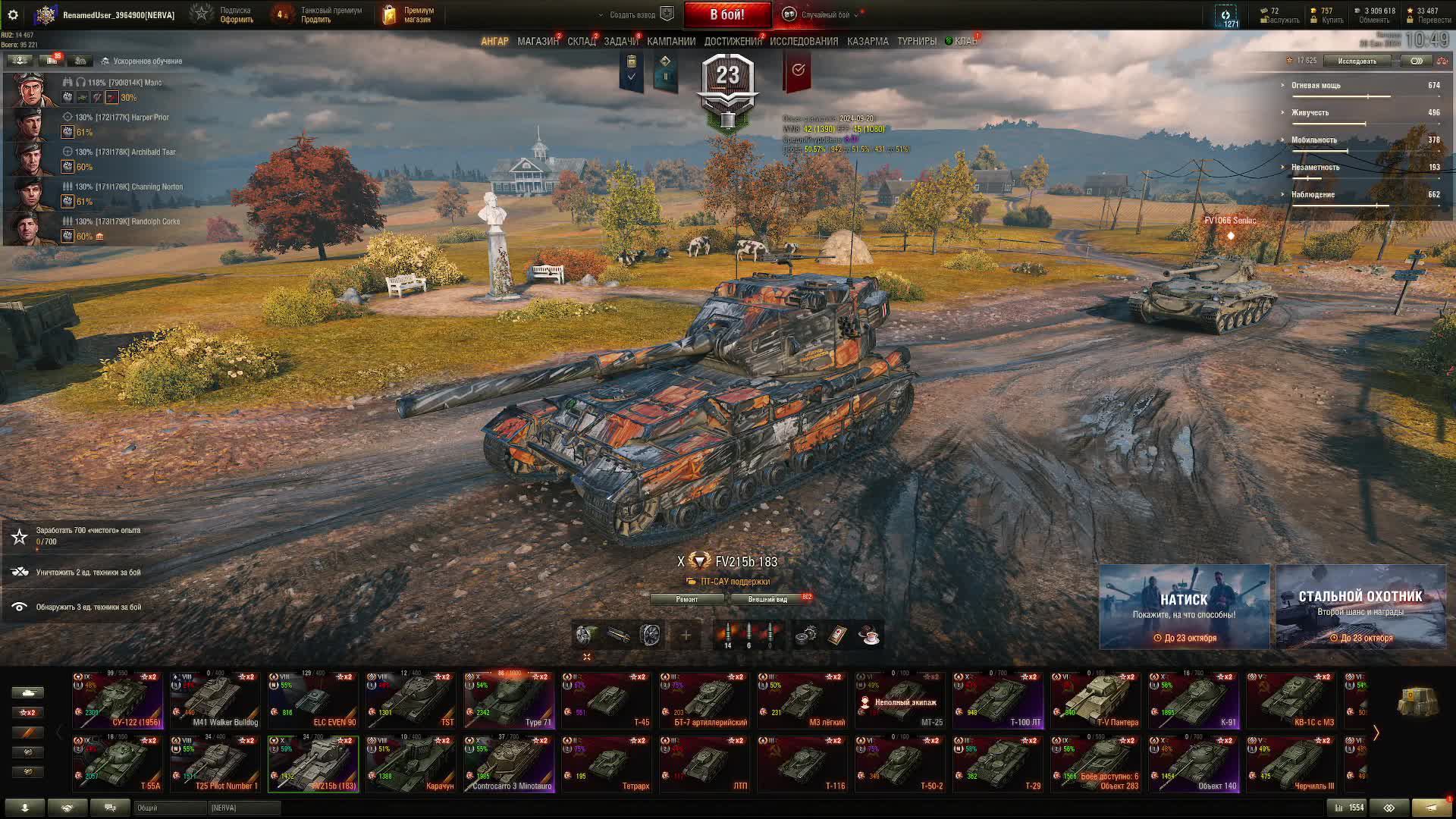Open the НАТИСК event banner

(x=1184, y=607)
